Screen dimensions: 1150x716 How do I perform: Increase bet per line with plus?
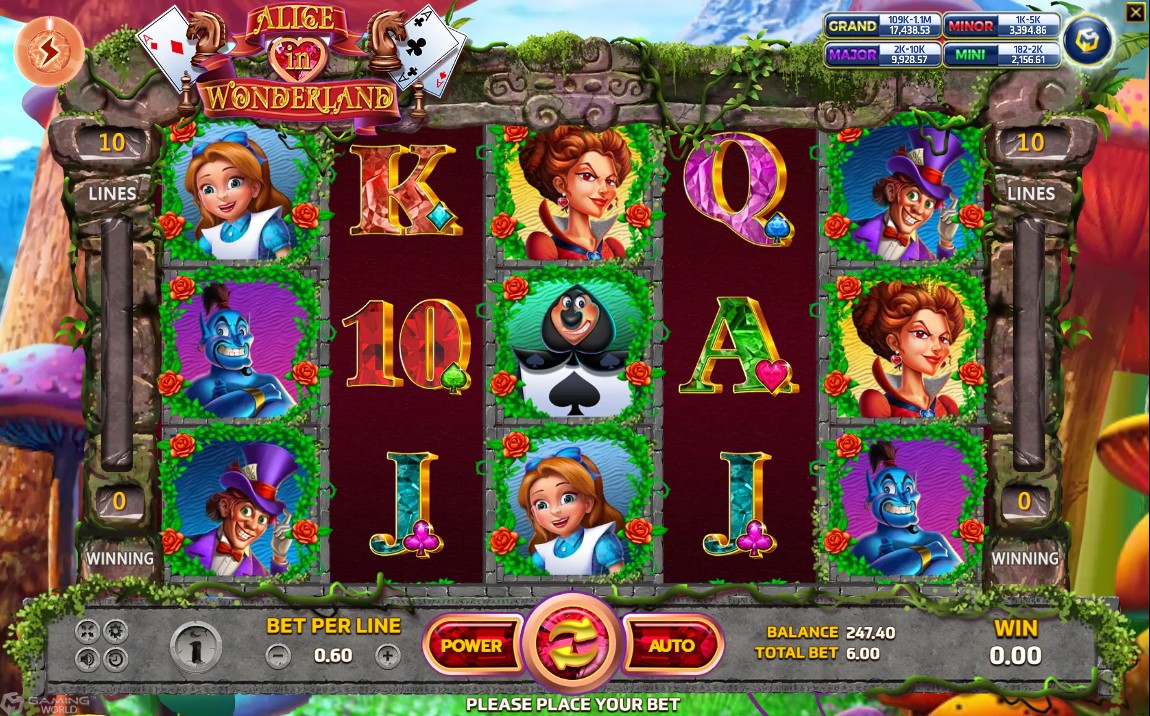point(388,656)
